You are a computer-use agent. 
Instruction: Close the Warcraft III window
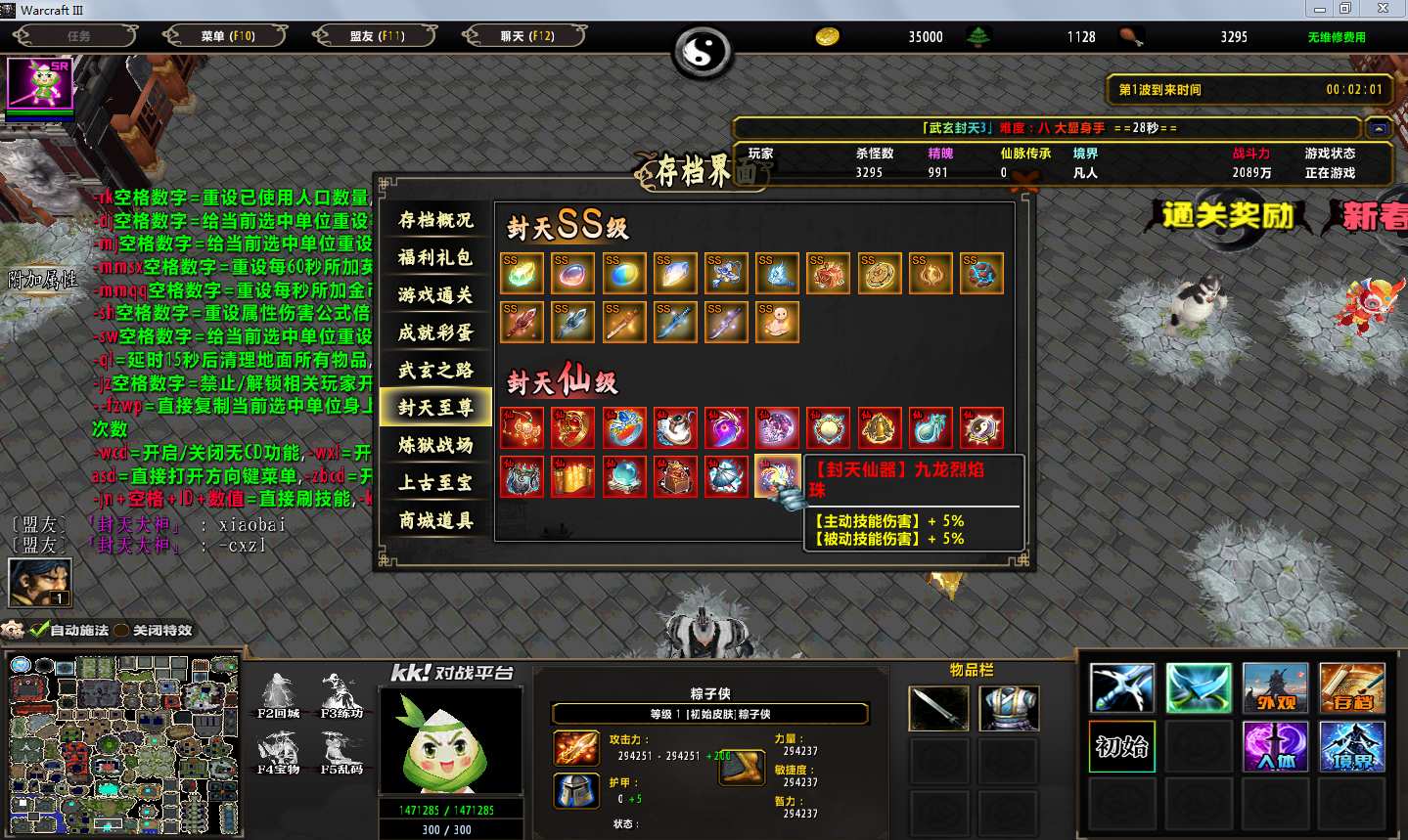tap(1383, 9)
